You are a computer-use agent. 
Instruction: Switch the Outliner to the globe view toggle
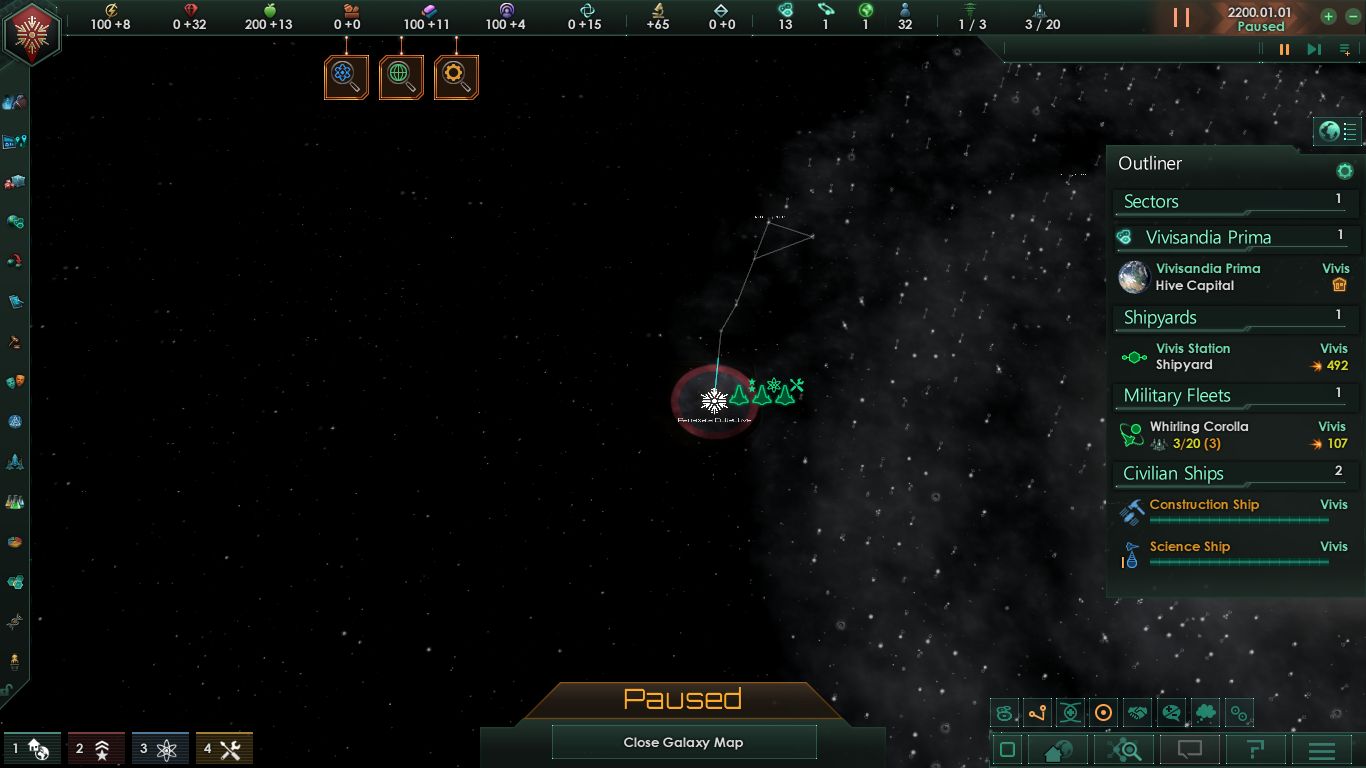[x=1327, y=130]
